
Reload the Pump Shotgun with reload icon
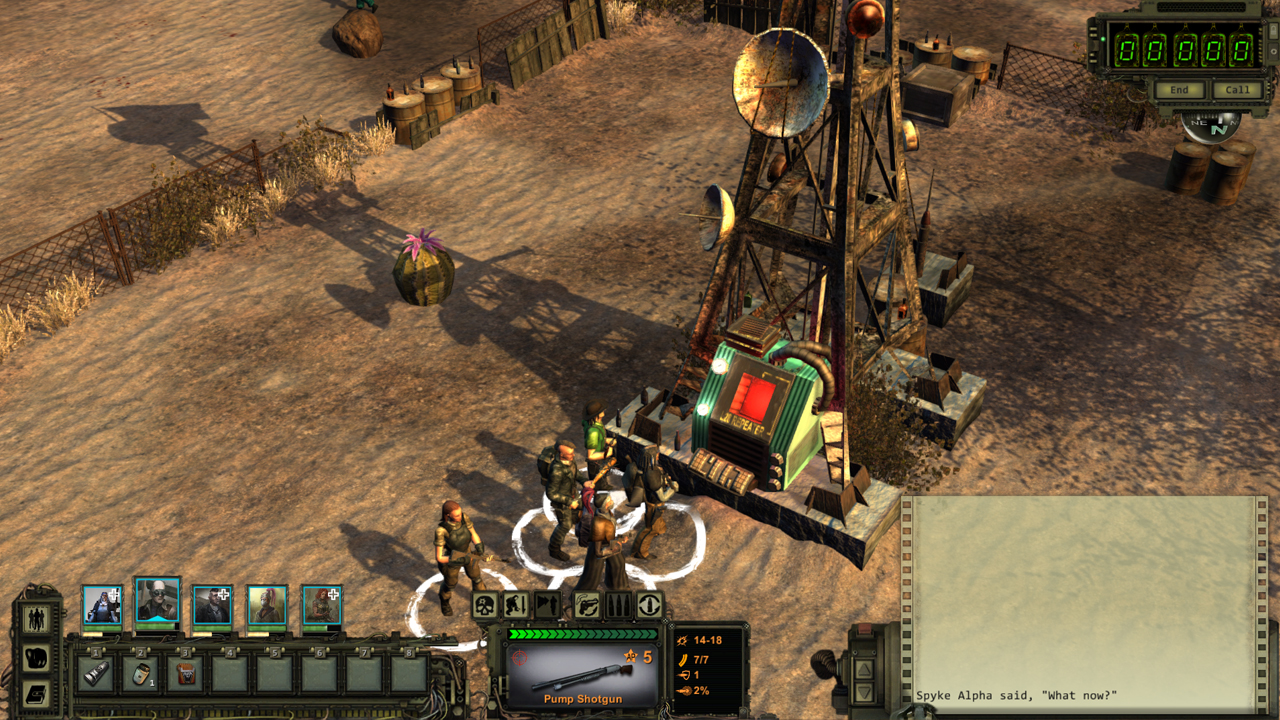(x=649, y=605)
